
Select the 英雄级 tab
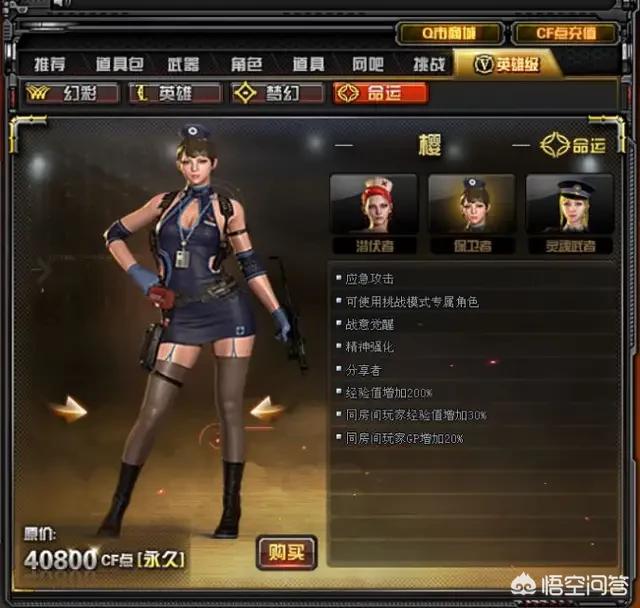[507, 64]
